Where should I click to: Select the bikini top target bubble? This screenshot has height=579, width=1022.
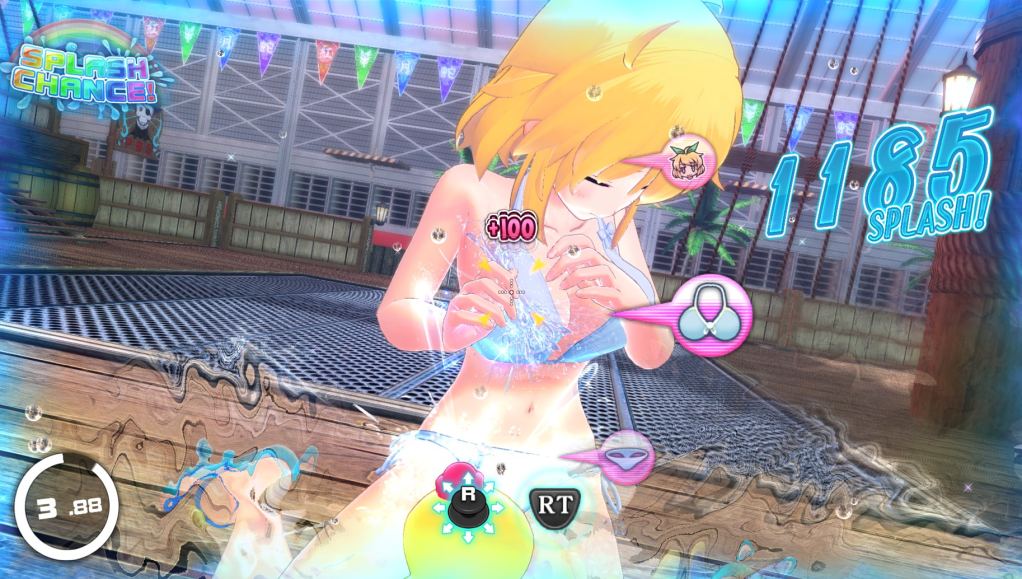[x=714, y=312]
